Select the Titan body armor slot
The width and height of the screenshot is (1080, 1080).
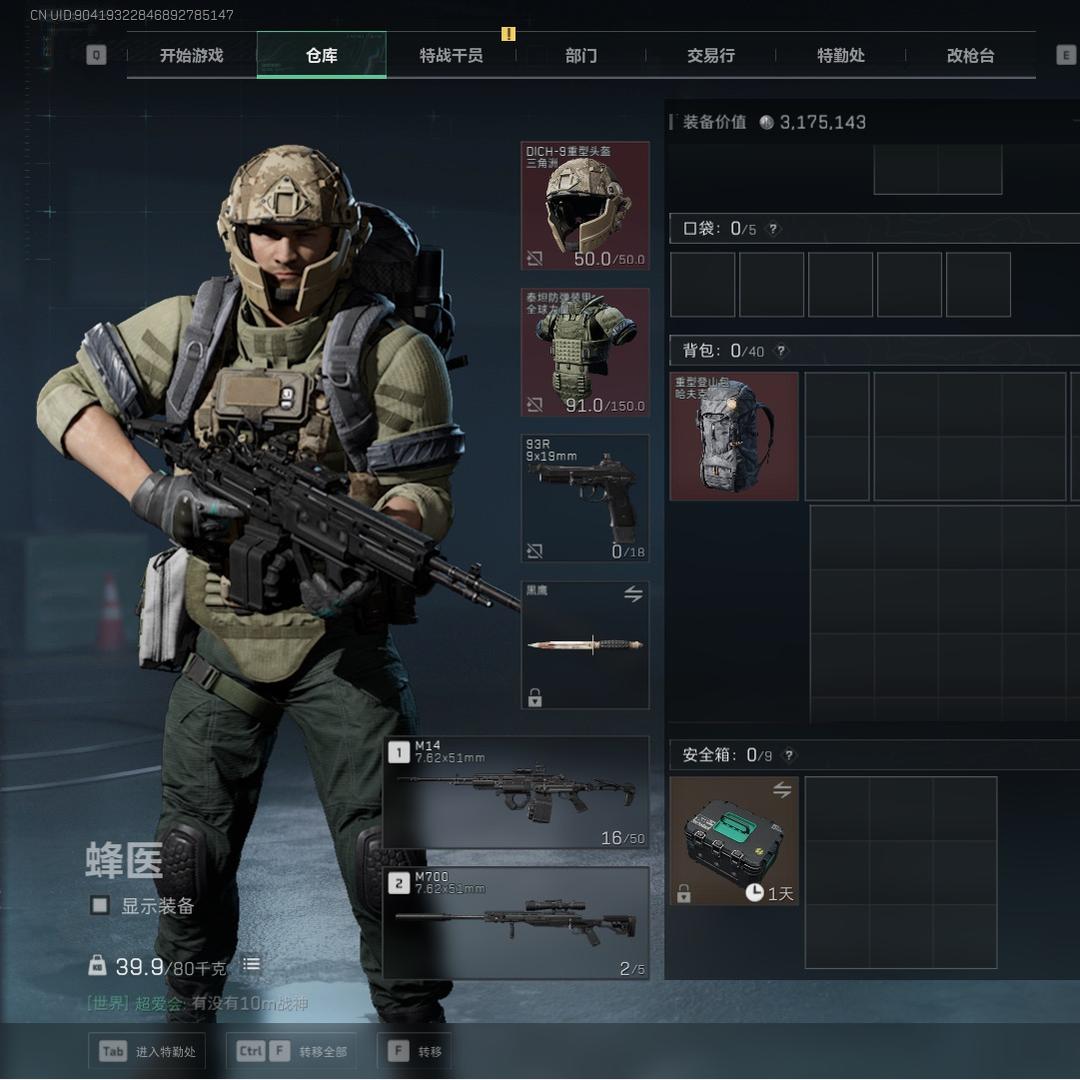pyautogui.click(x=585, y=352)
